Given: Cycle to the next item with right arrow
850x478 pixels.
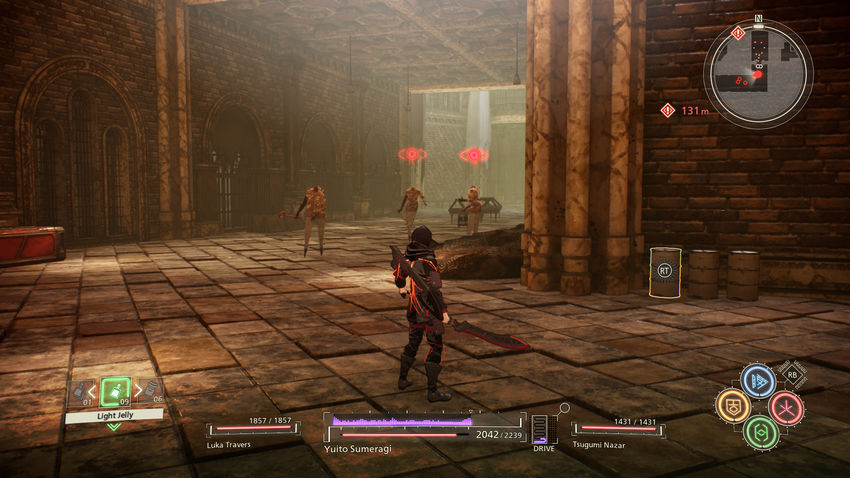Looking at the screenshot, I should pos(137,391).
